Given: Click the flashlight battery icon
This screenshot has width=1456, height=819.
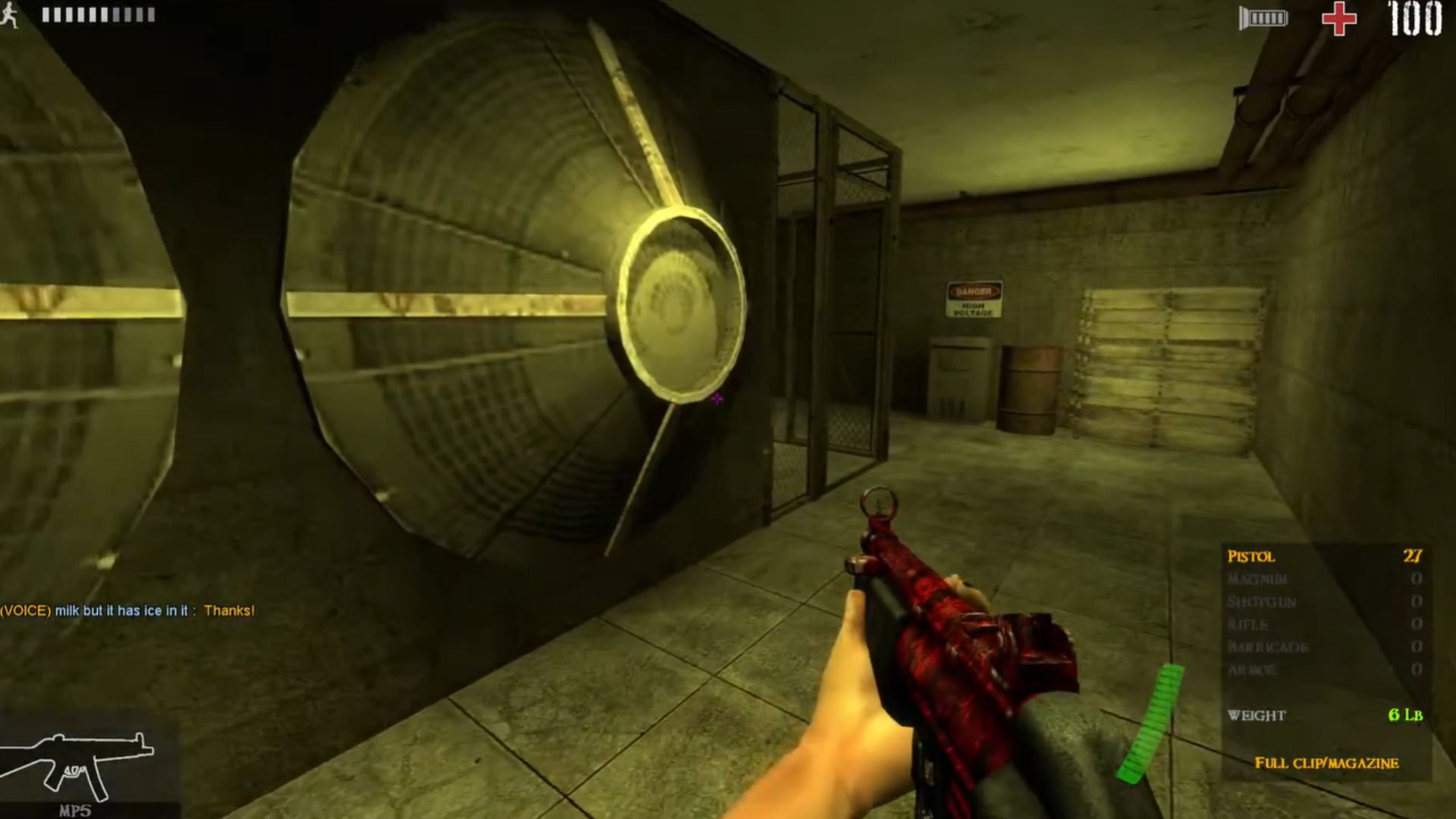Looking at the screenshot, I should pyautogui.click(x=1263, y=17).
